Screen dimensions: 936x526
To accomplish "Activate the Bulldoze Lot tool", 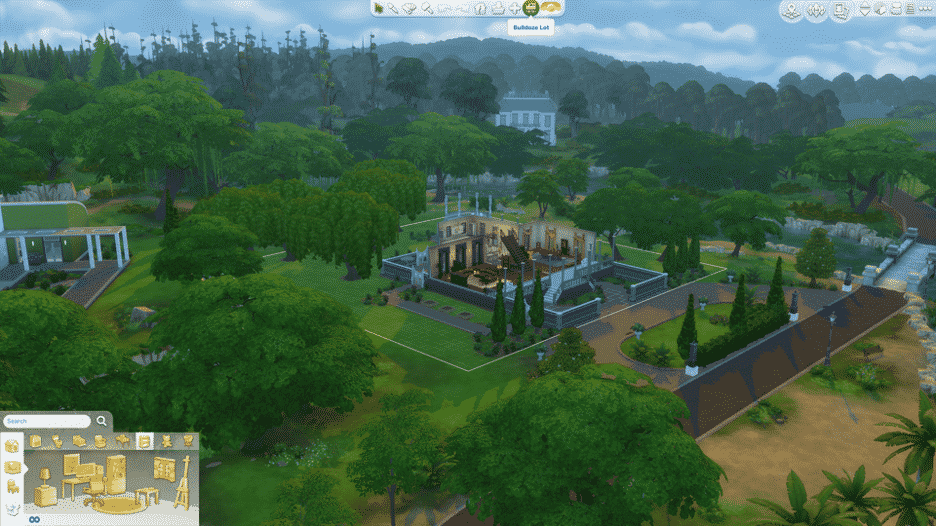I will point(531,8).
